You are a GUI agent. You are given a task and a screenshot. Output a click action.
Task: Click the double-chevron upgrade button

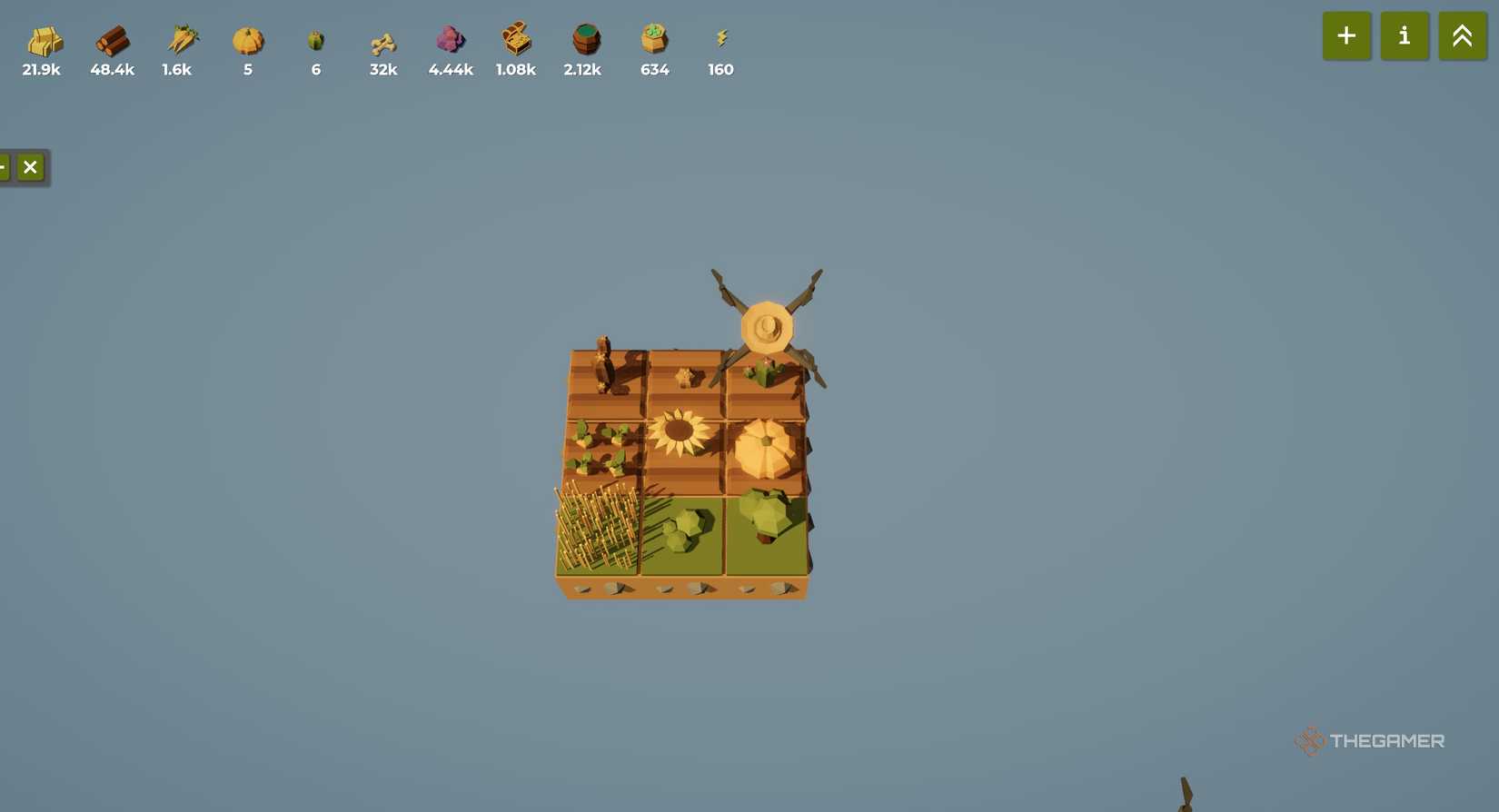point(1461,35)
